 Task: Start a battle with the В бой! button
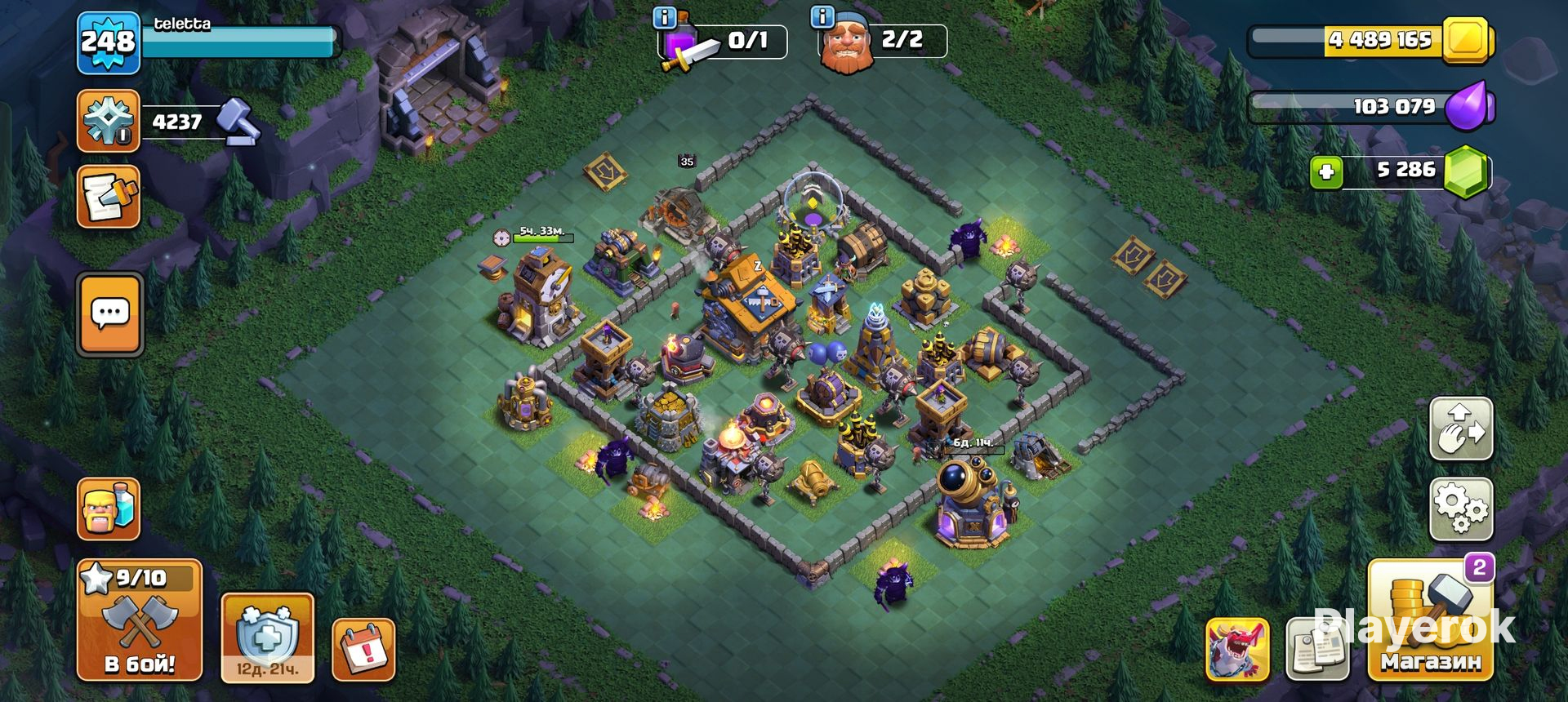[x=139, y=622]
